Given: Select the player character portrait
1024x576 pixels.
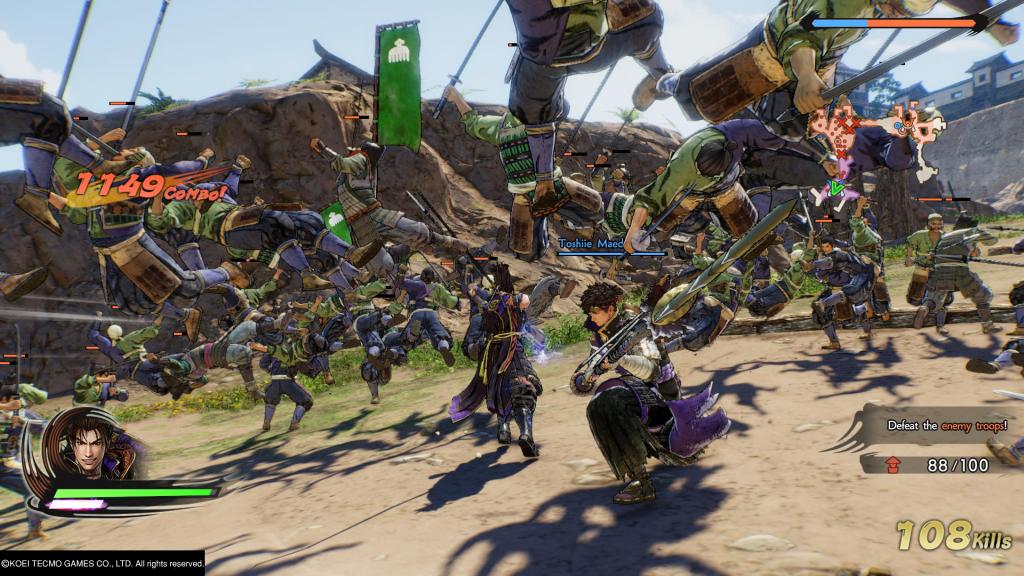Looking at the screenshot, I should point(95,446).
